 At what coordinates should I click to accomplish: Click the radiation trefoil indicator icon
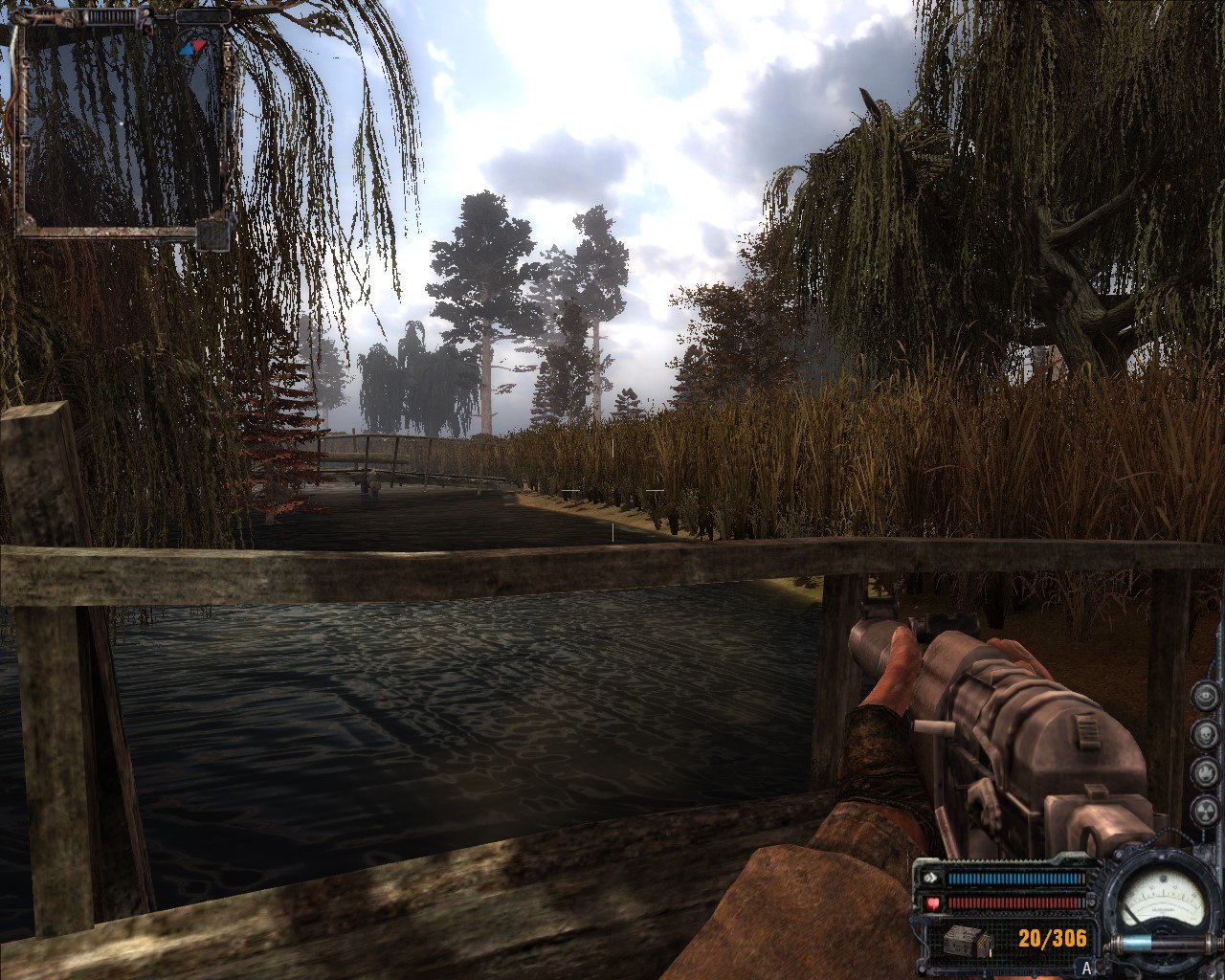1204,811
